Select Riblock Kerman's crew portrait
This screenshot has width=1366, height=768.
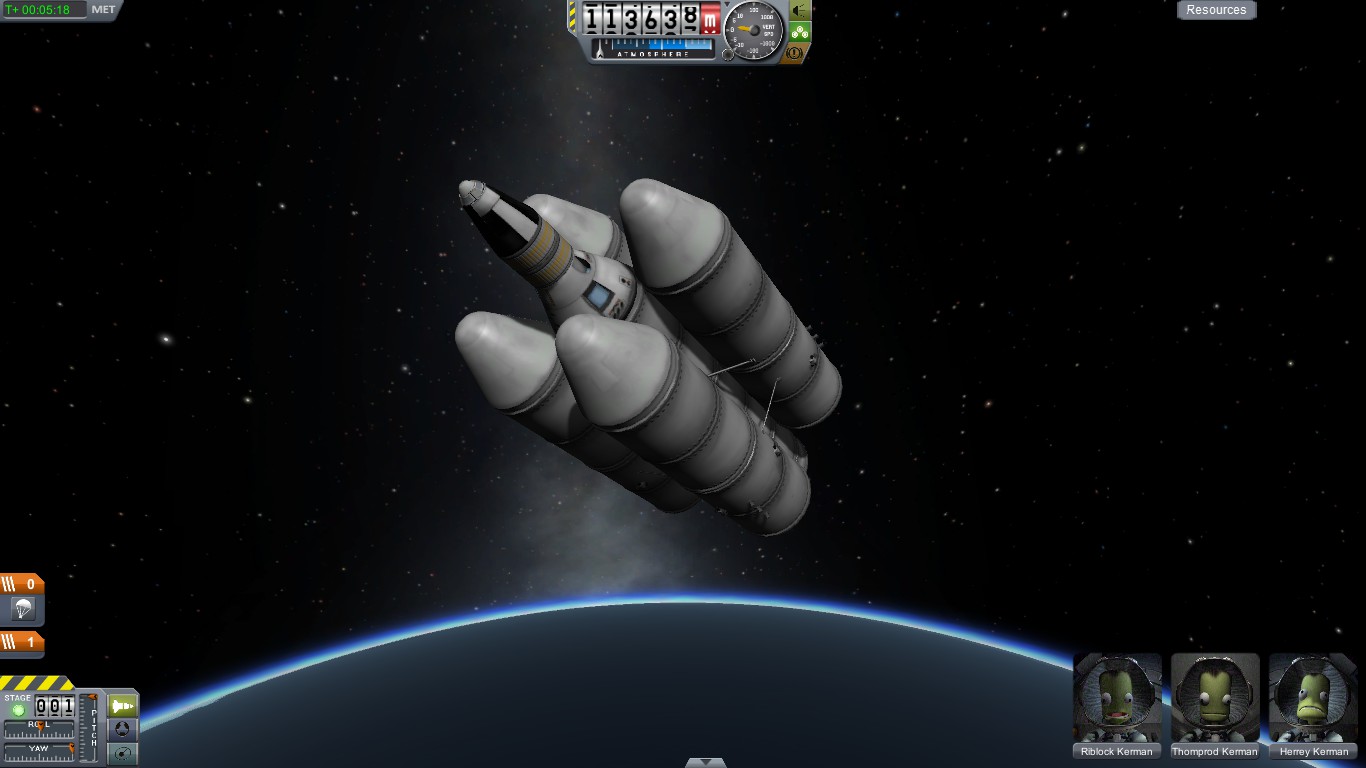click(1117, 698)
